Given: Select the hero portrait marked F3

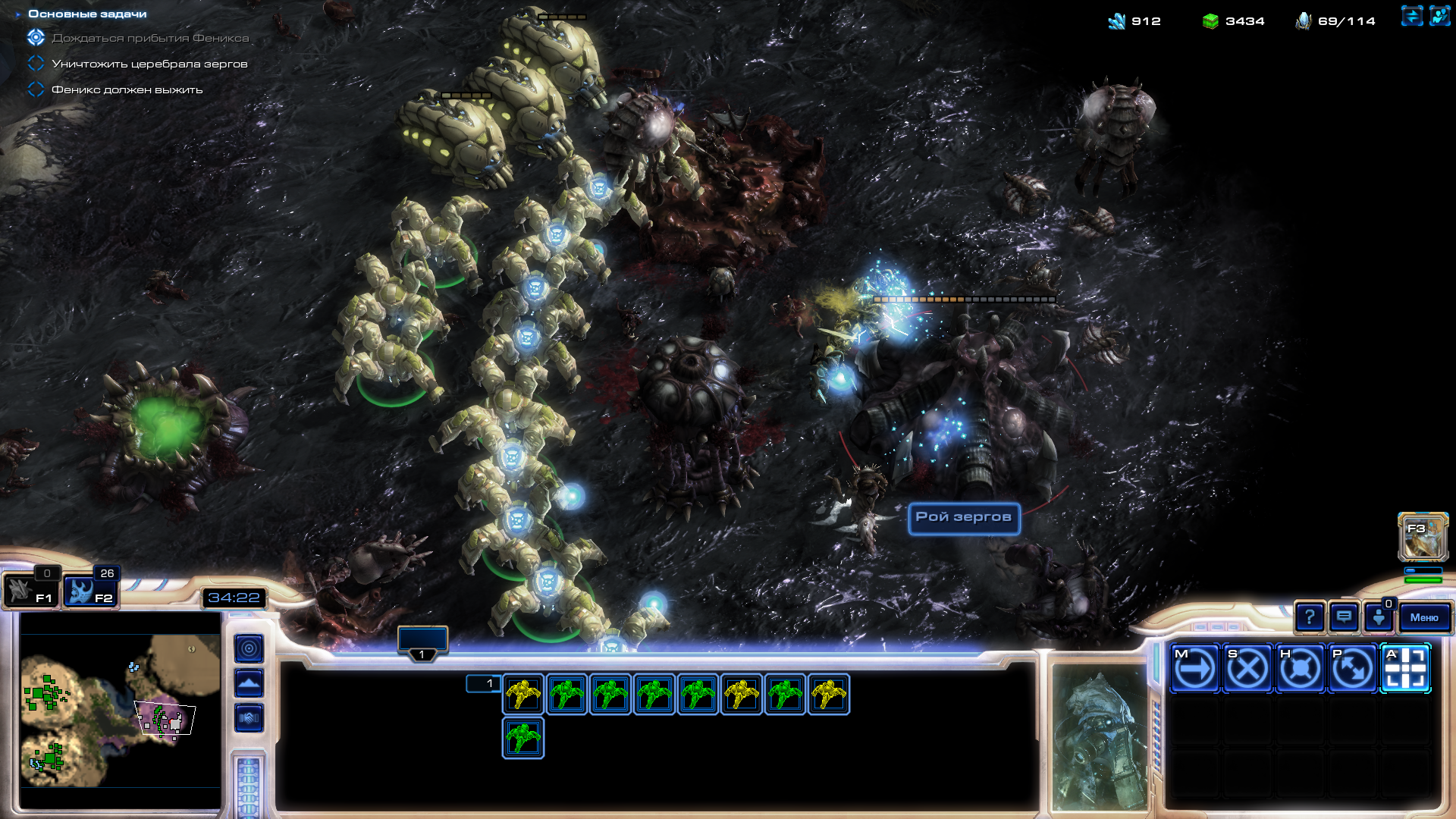Looking at the screenshot, I should [1423, 537].
